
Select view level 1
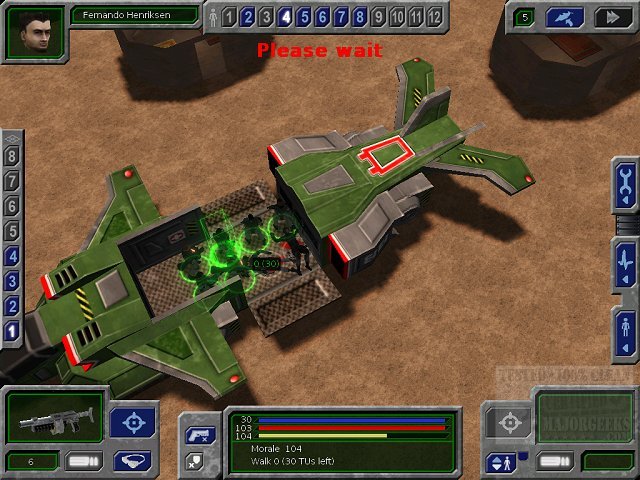tap(12, 331)
